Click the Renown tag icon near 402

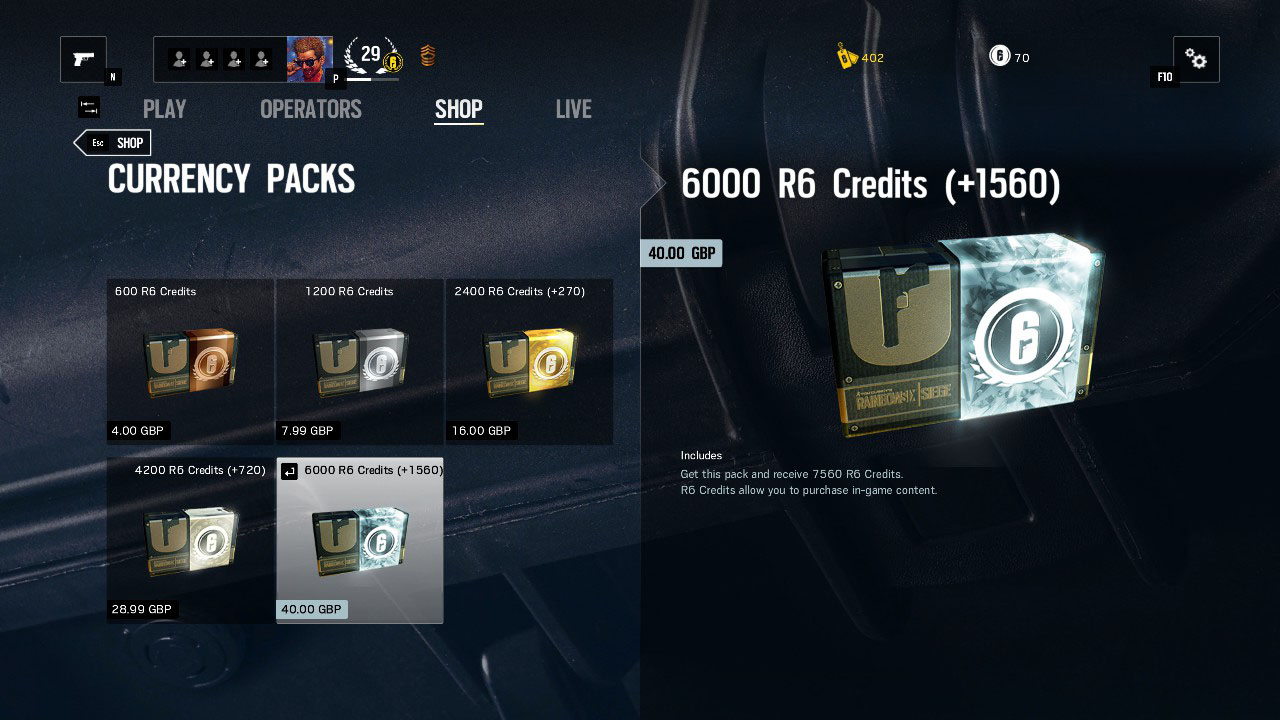tap(844, 57)
